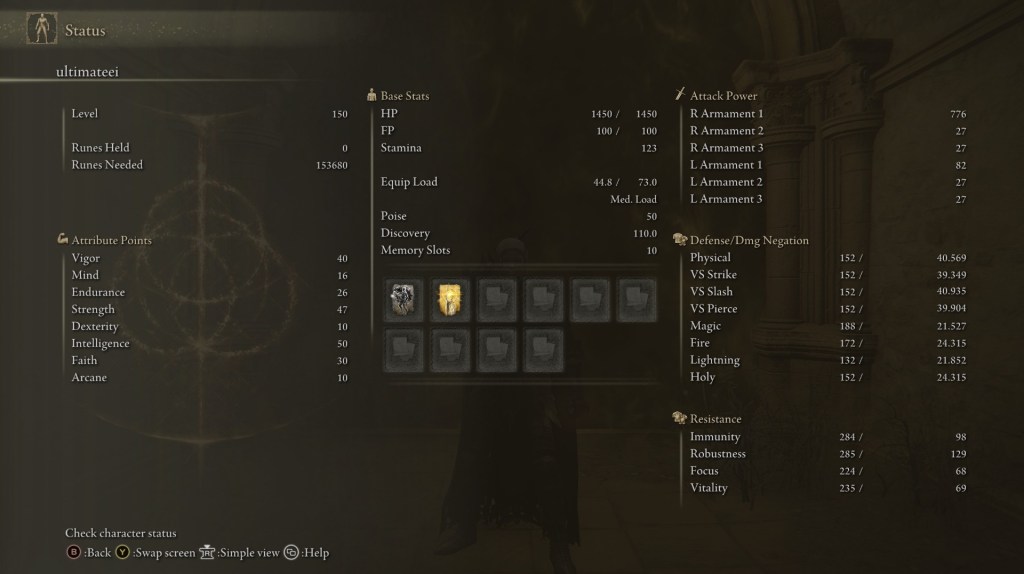Select the gray memorized spell slot
Image resolution: width=1024 pixels, height=574 pixels.
(x=405, y=300)
